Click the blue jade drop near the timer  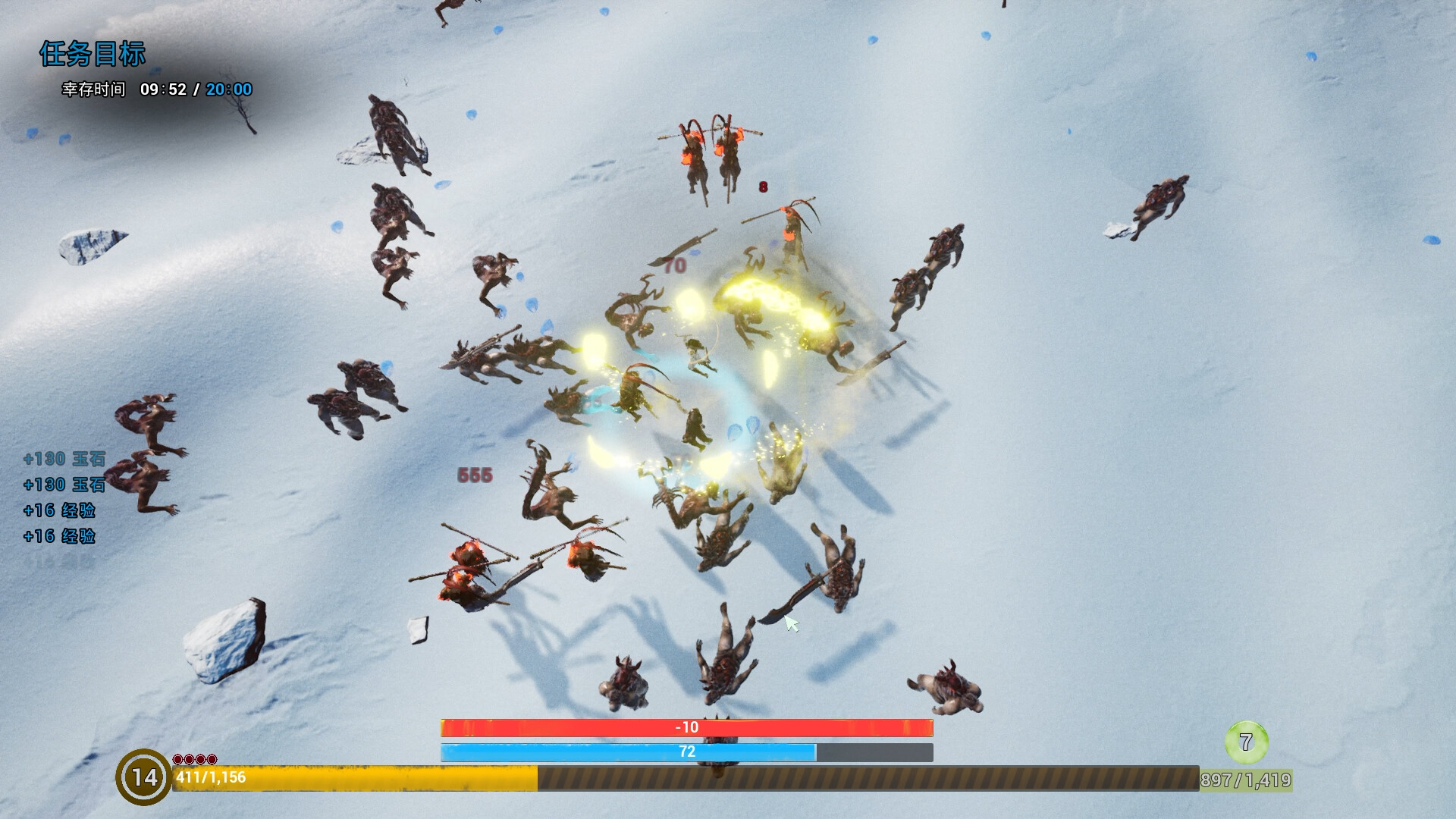click(157, 71)
